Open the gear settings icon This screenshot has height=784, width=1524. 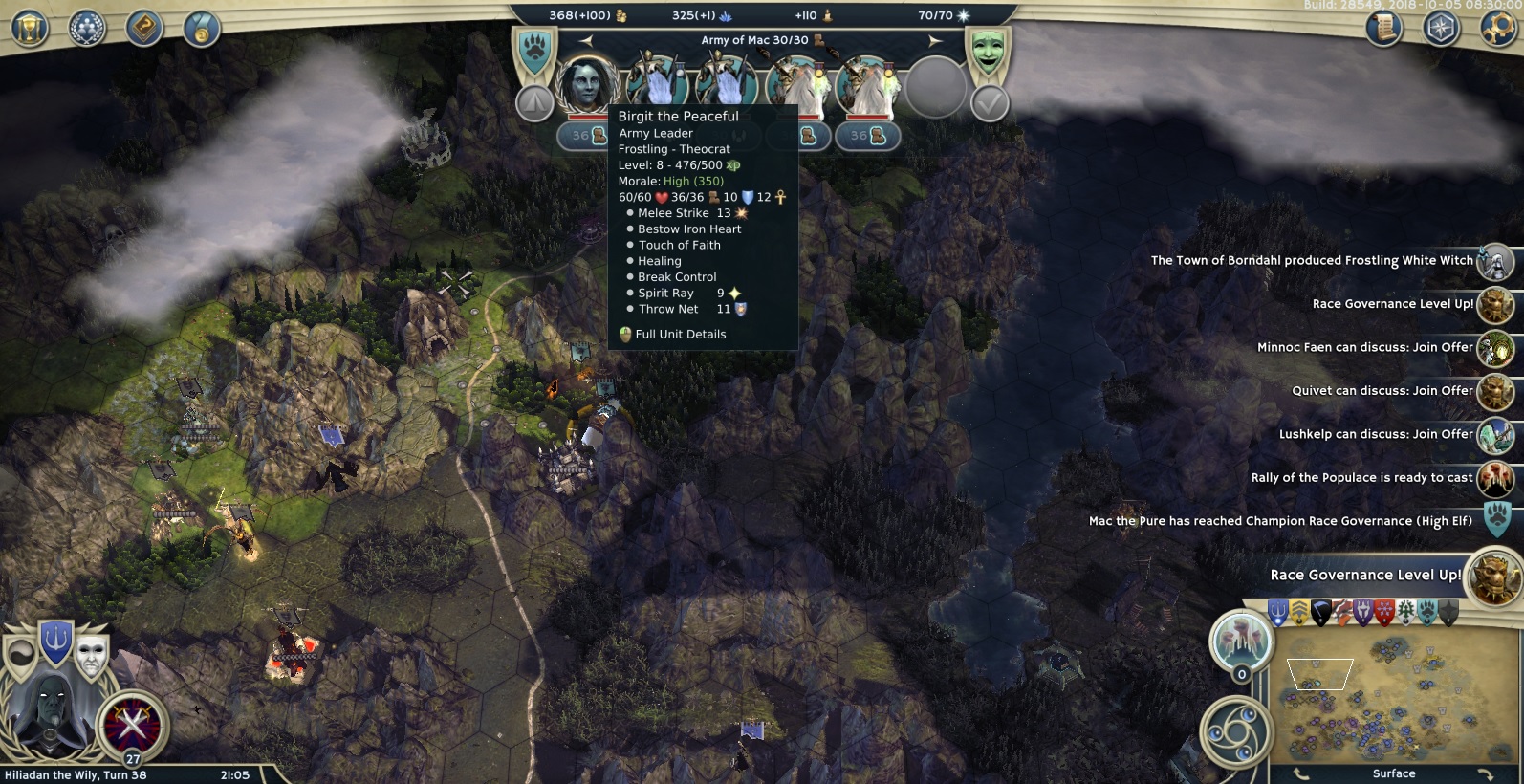1498,29
